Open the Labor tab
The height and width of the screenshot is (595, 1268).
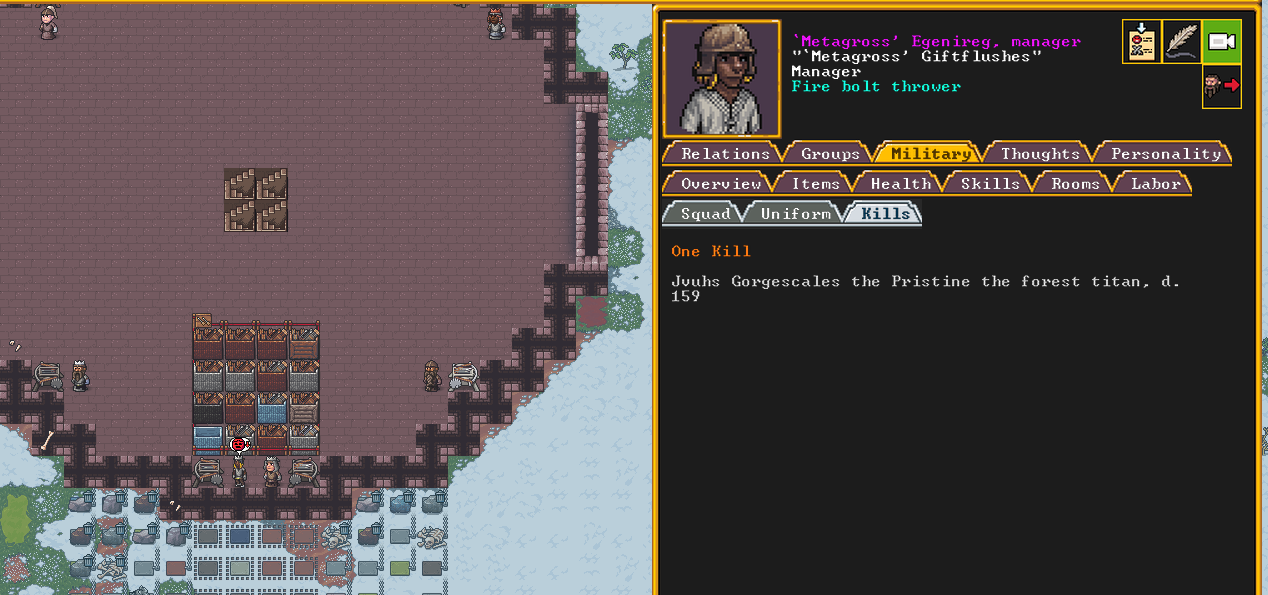coord(1156,184)
